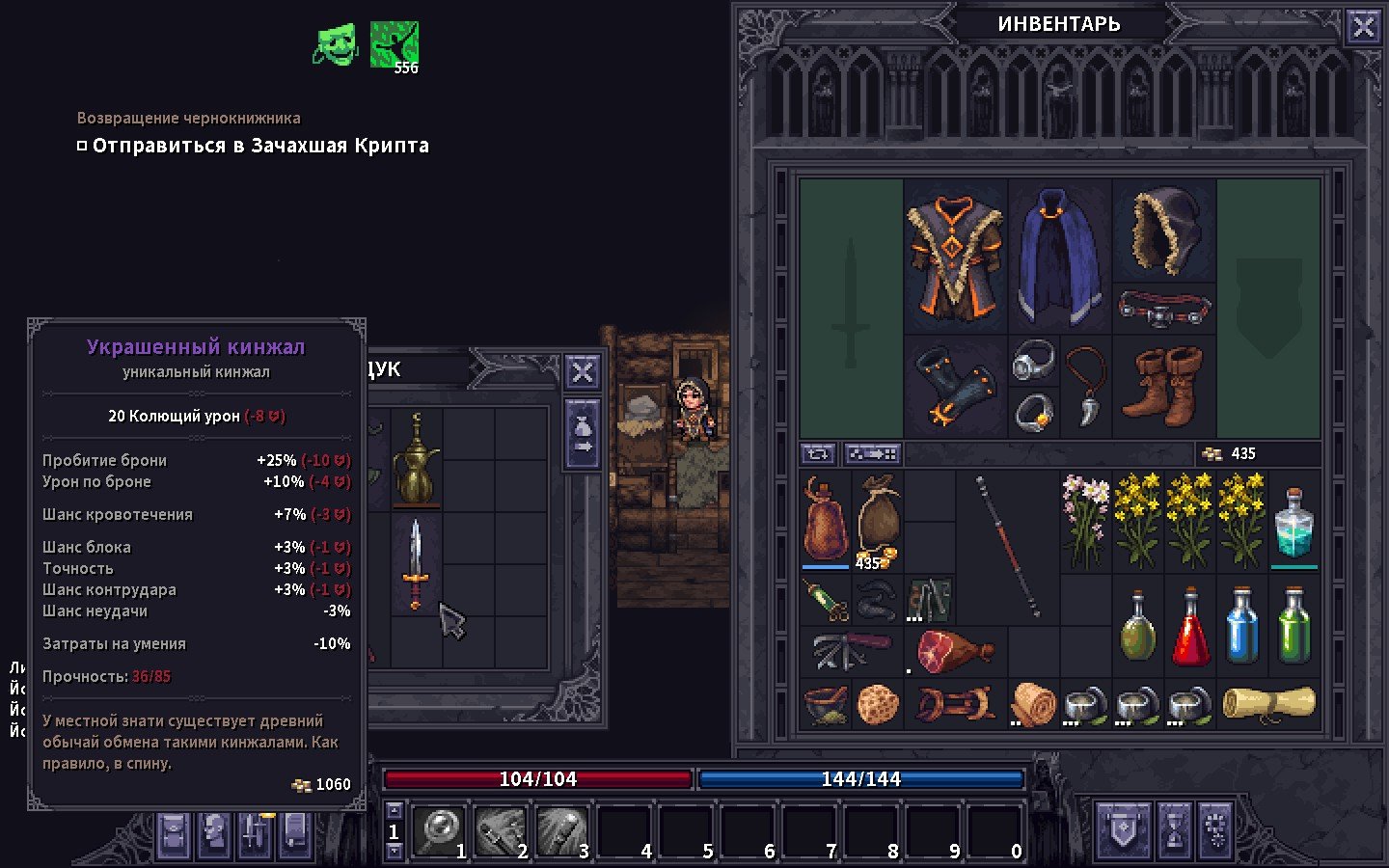Image resolution: width=1389 pixels, height=868 pixels.
Task: Select the equipped fang amulet
Action: (1086, 386)
